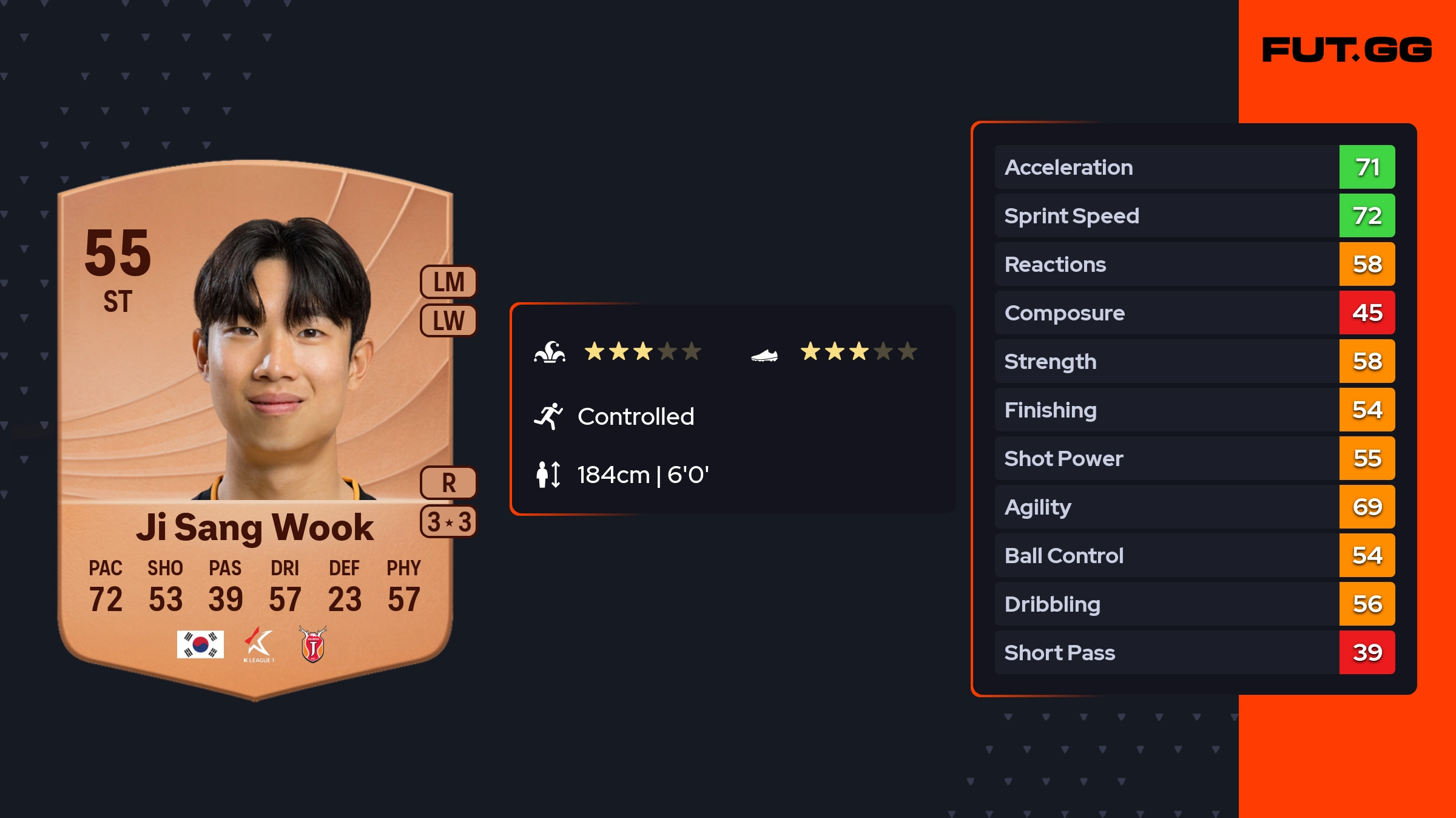Image resolution: width=1456 pixels, height=818 pixels.
Task: Open the K League 1 logo
Action: [x=258, y=644]
